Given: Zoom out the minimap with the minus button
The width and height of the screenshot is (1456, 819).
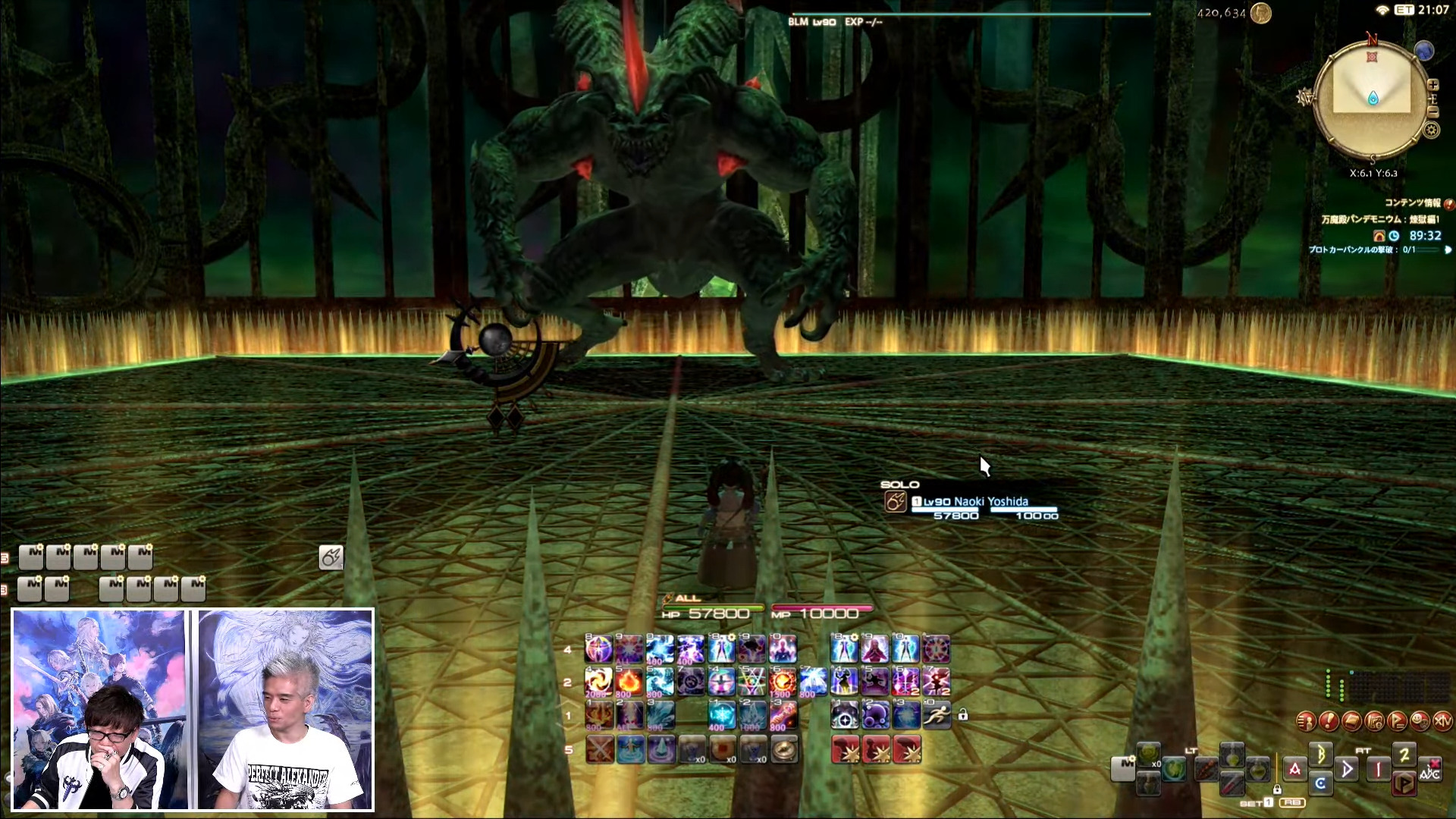Looking at the screenshot, I should pyautogui.click(x=1432, y=112).
